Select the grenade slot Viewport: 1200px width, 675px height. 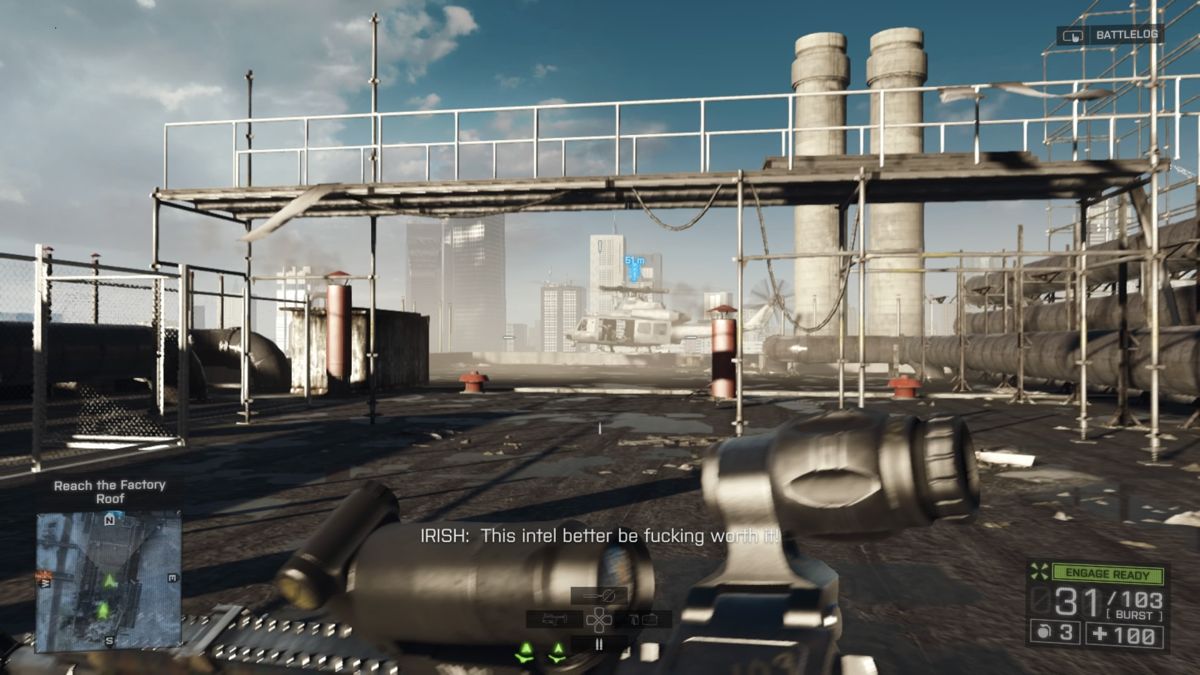1055,634
